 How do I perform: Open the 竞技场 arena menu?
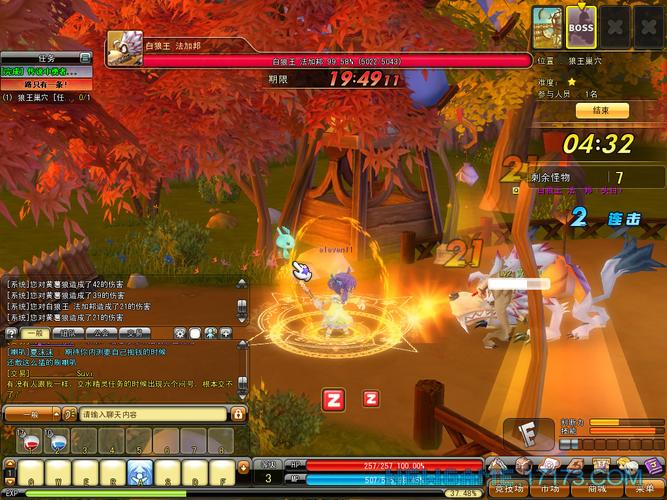click(x=507, y=489)
